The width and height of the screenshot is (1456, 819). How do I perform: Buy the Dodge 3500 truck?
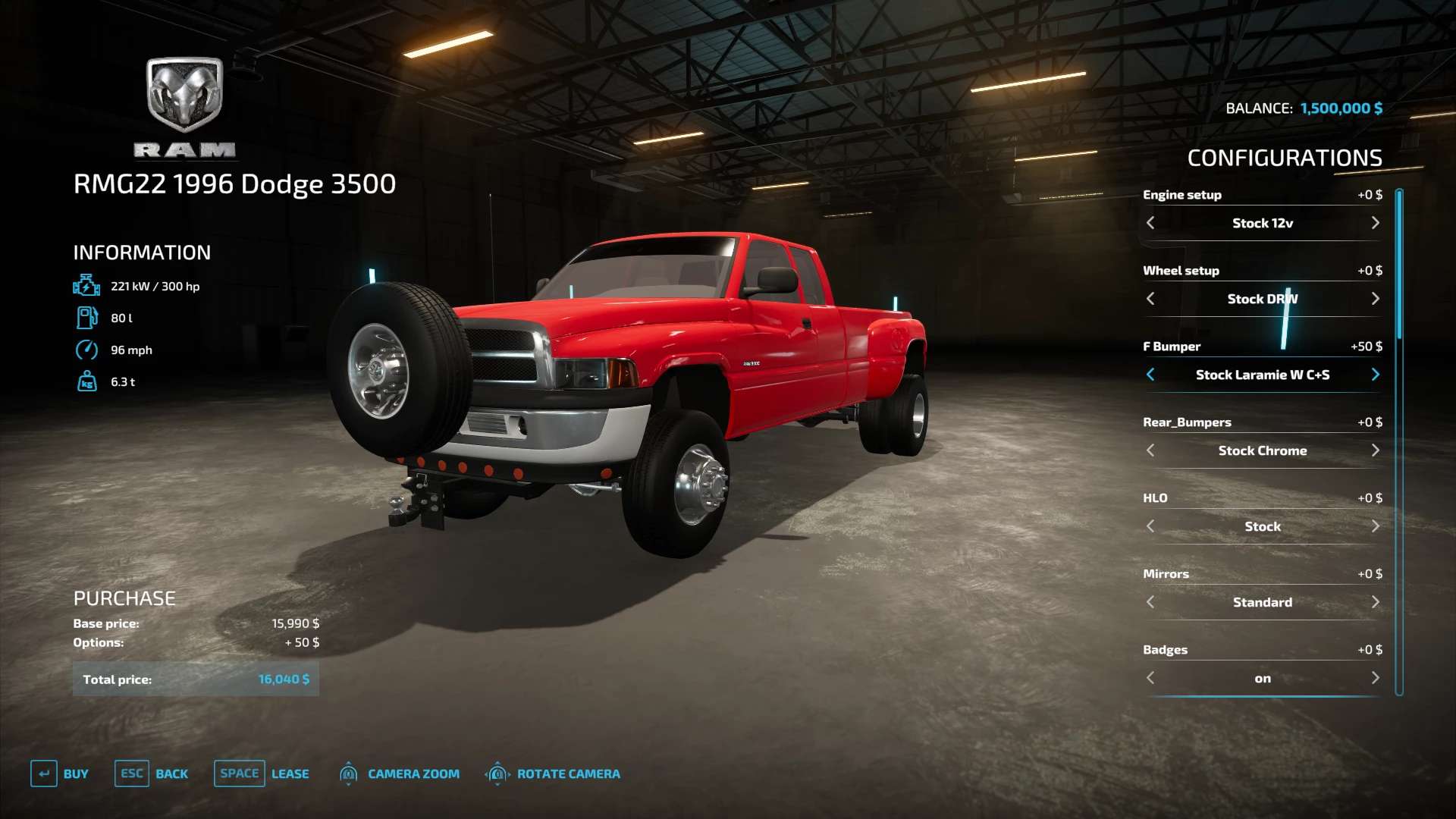point(60,773)
